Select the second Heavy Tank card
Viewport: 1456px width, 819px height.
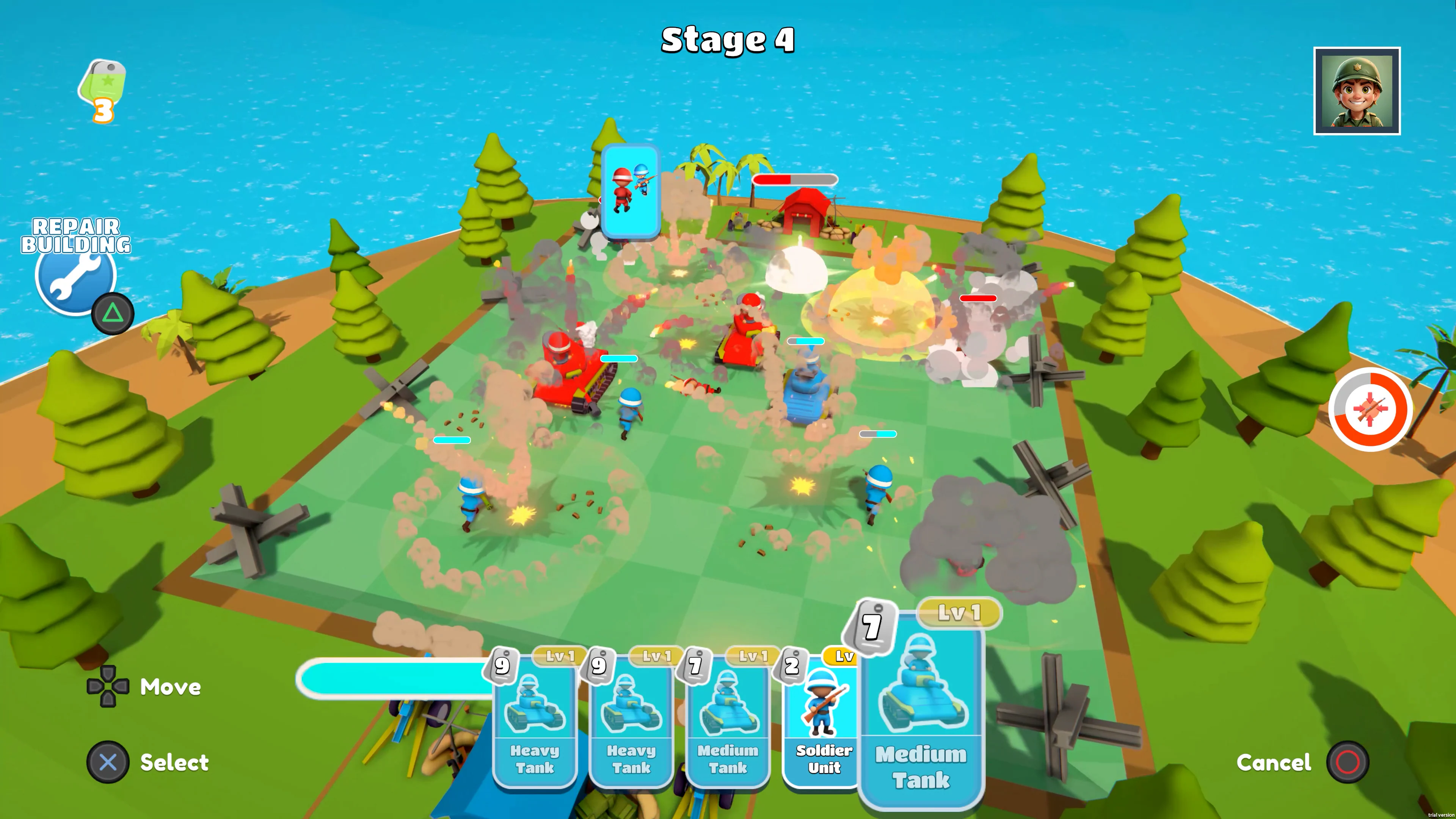631,723
